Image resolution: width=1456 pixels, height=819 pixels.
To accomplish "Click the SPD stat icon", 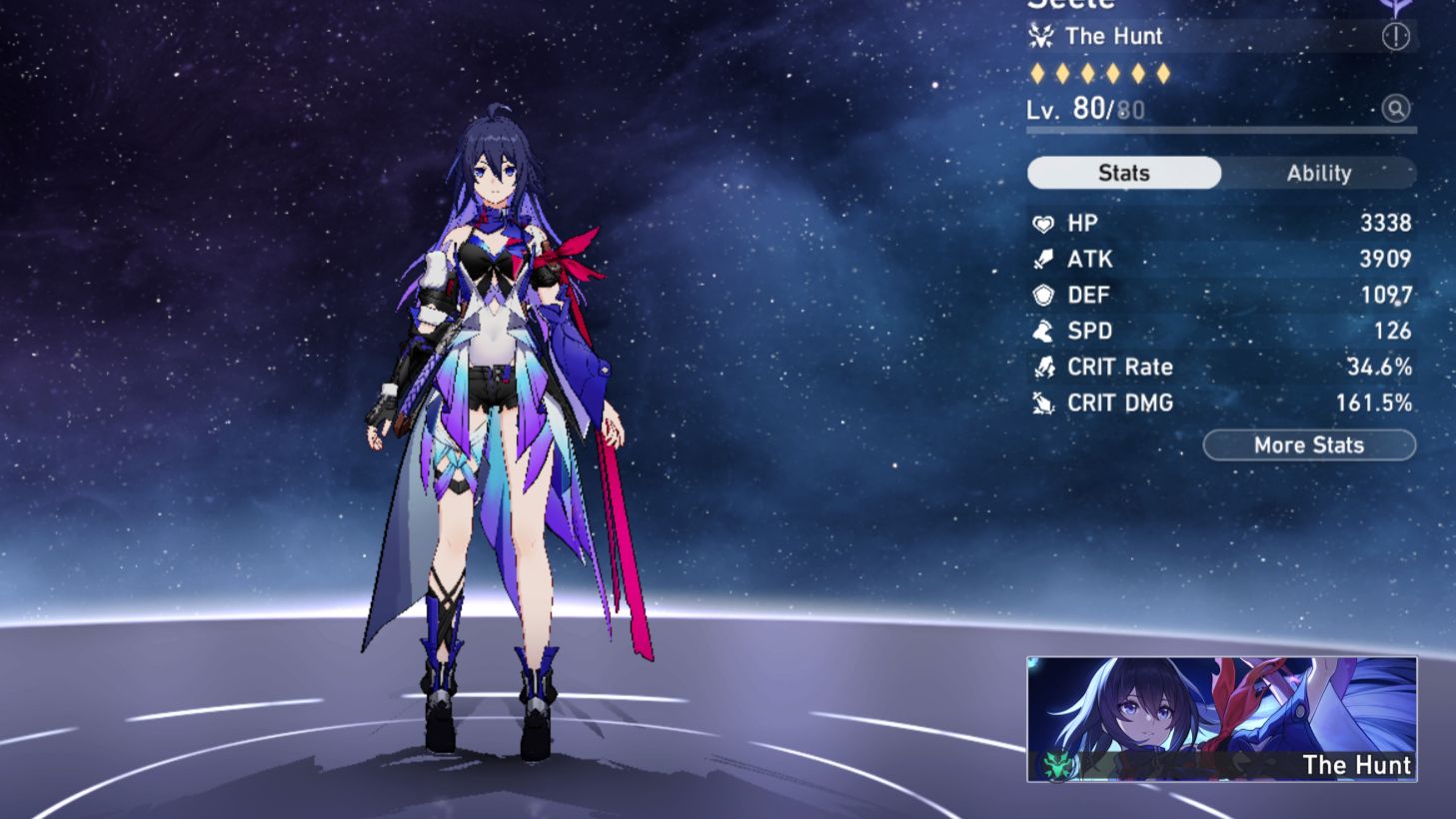I will pos(1043,332).
